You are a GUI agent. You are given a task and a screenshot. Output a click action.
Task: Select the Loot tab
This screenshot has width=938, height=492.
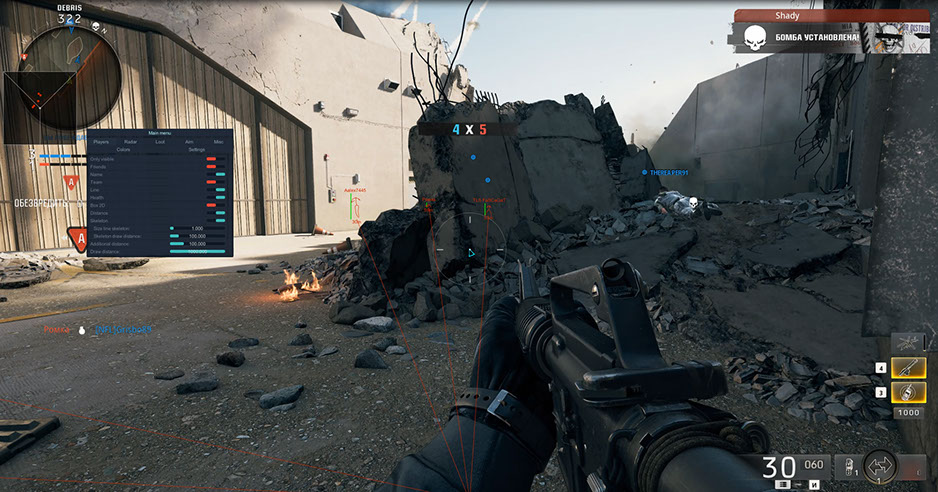tap(160, 142)
